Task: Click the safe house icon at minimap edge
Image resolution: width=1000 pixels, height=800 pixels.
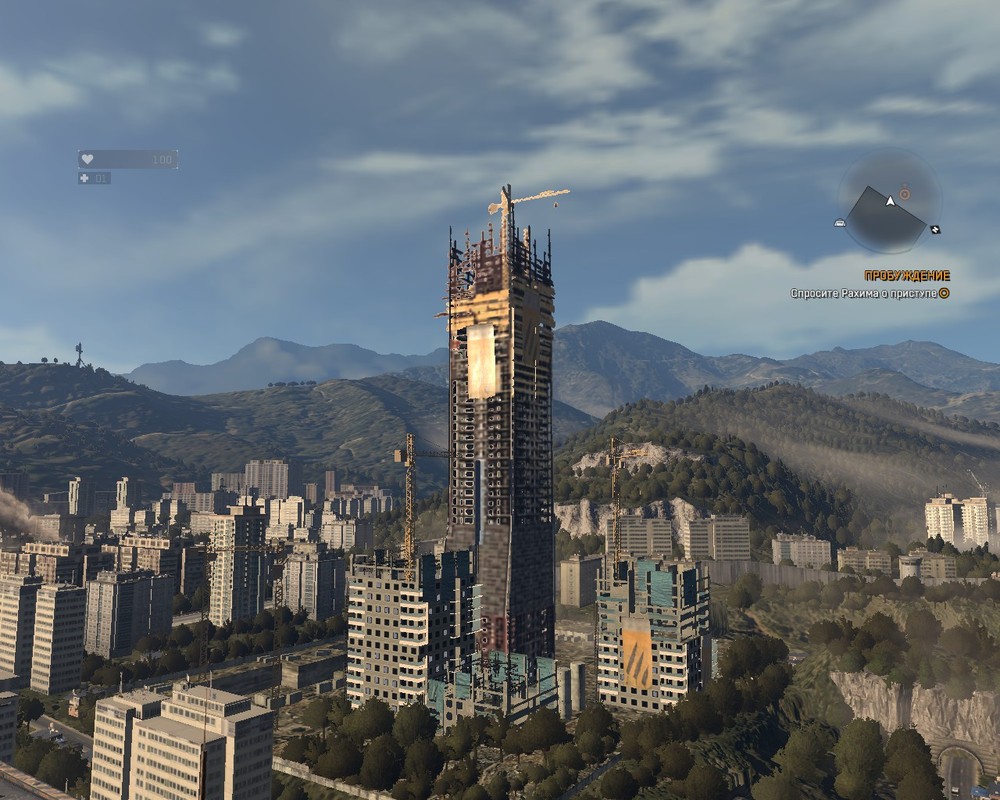Action: click(840, 223)
